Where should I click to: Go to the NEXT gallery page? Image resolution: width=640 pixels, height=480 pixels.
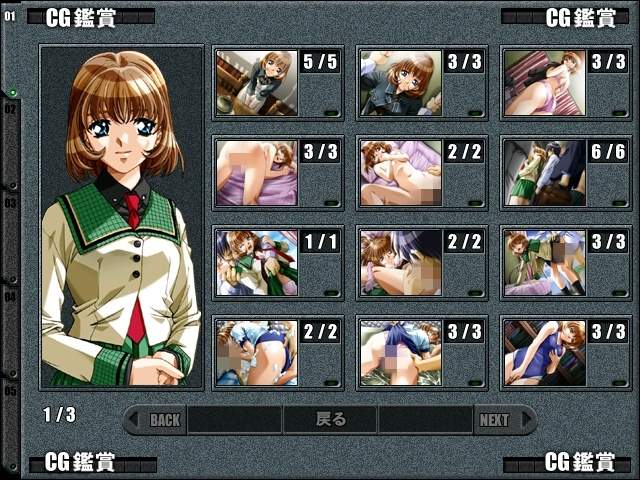tap(497, 420)
